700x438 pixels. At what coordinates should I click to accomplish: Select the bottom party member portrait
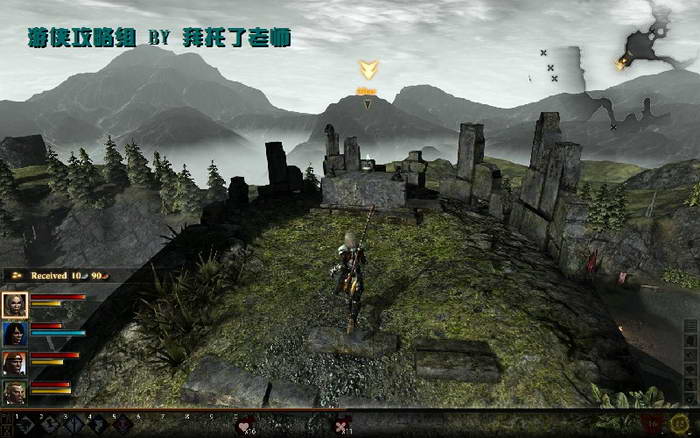[15, 391]
